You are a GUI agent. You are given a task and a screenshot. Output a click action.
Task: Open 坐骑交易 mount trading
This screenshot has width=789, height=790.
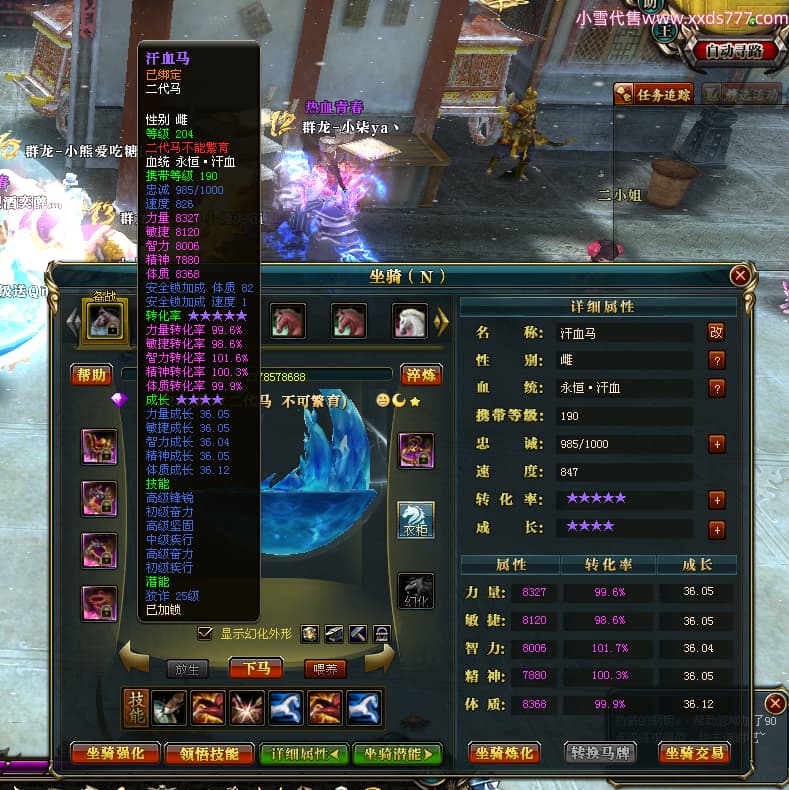pyautogui.click(x=695, y=753)
